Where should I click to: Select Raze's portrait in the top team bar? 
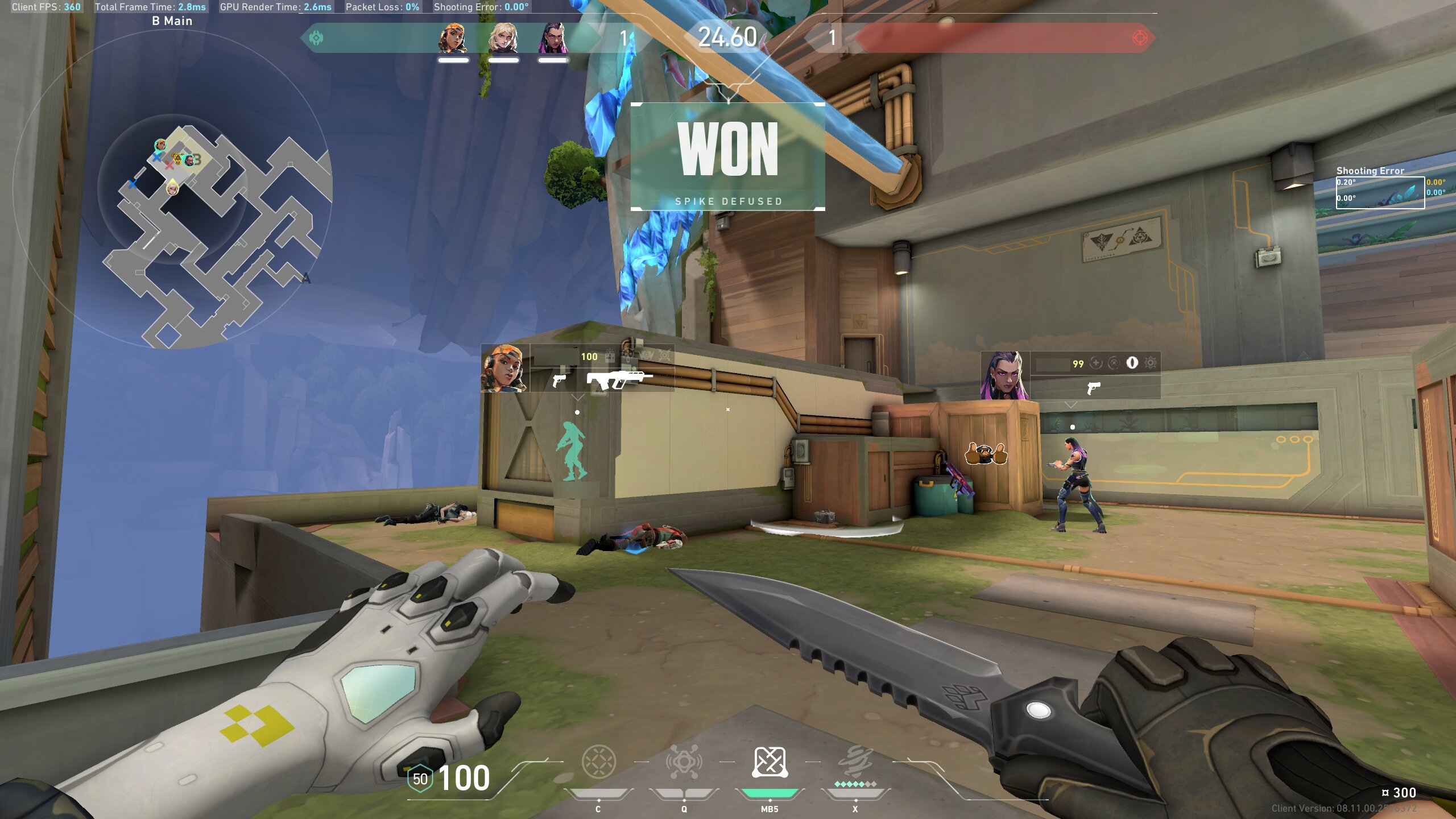point(453,38)
